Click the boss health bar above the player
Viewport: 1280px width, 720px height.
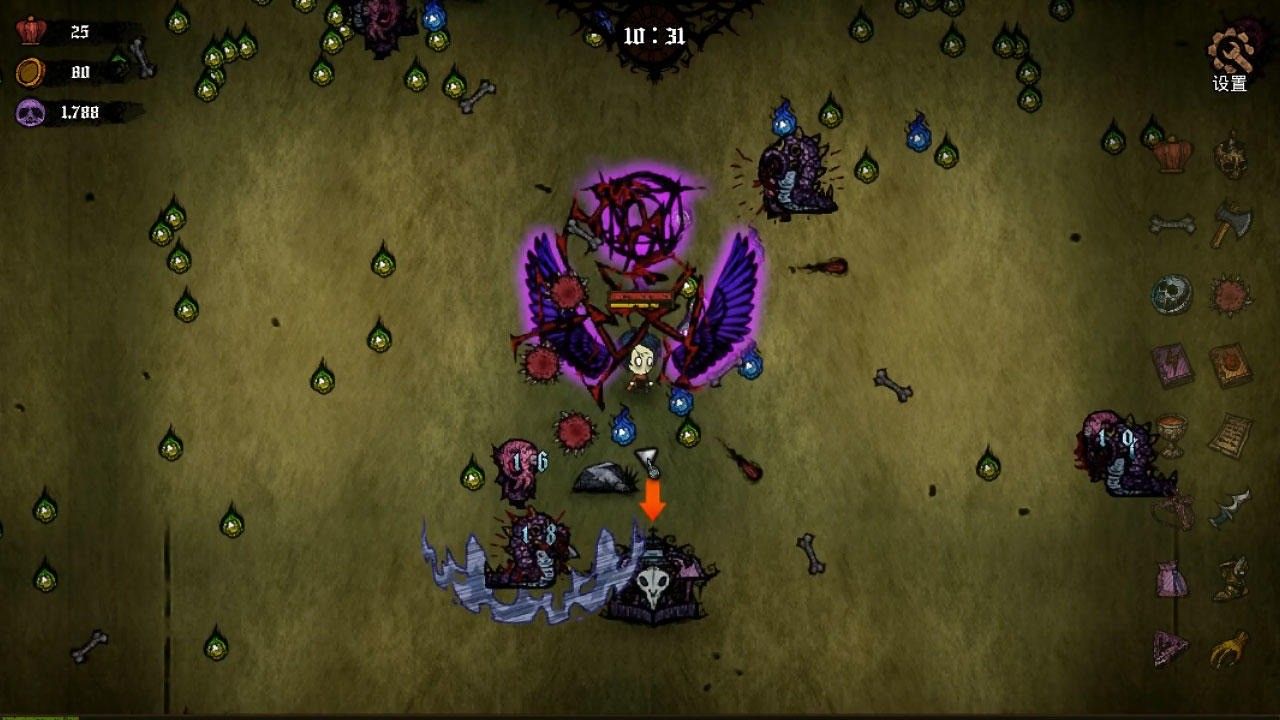(640, 298)
